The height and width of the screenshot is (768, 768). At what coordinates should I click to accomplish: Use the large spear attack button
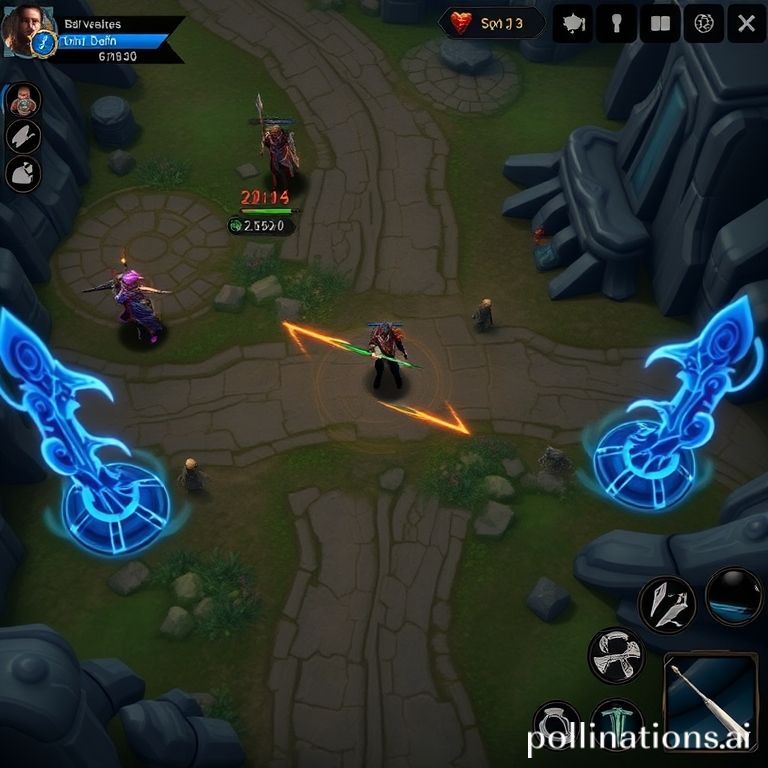[x=710, y=699]
